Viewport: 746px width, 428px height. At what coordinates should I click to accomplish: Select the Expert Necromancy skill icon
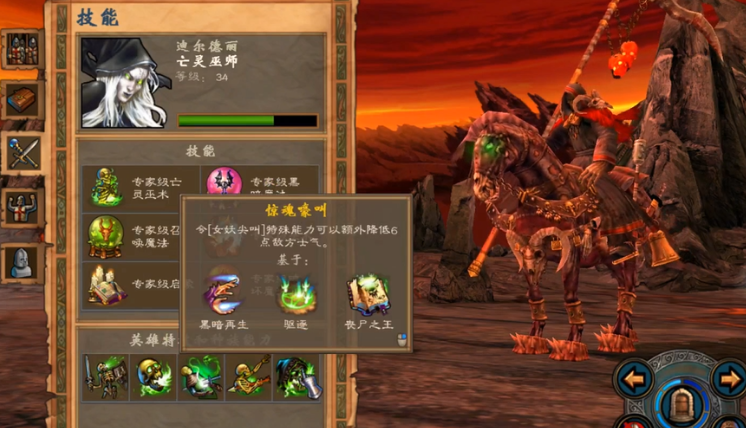106,187
